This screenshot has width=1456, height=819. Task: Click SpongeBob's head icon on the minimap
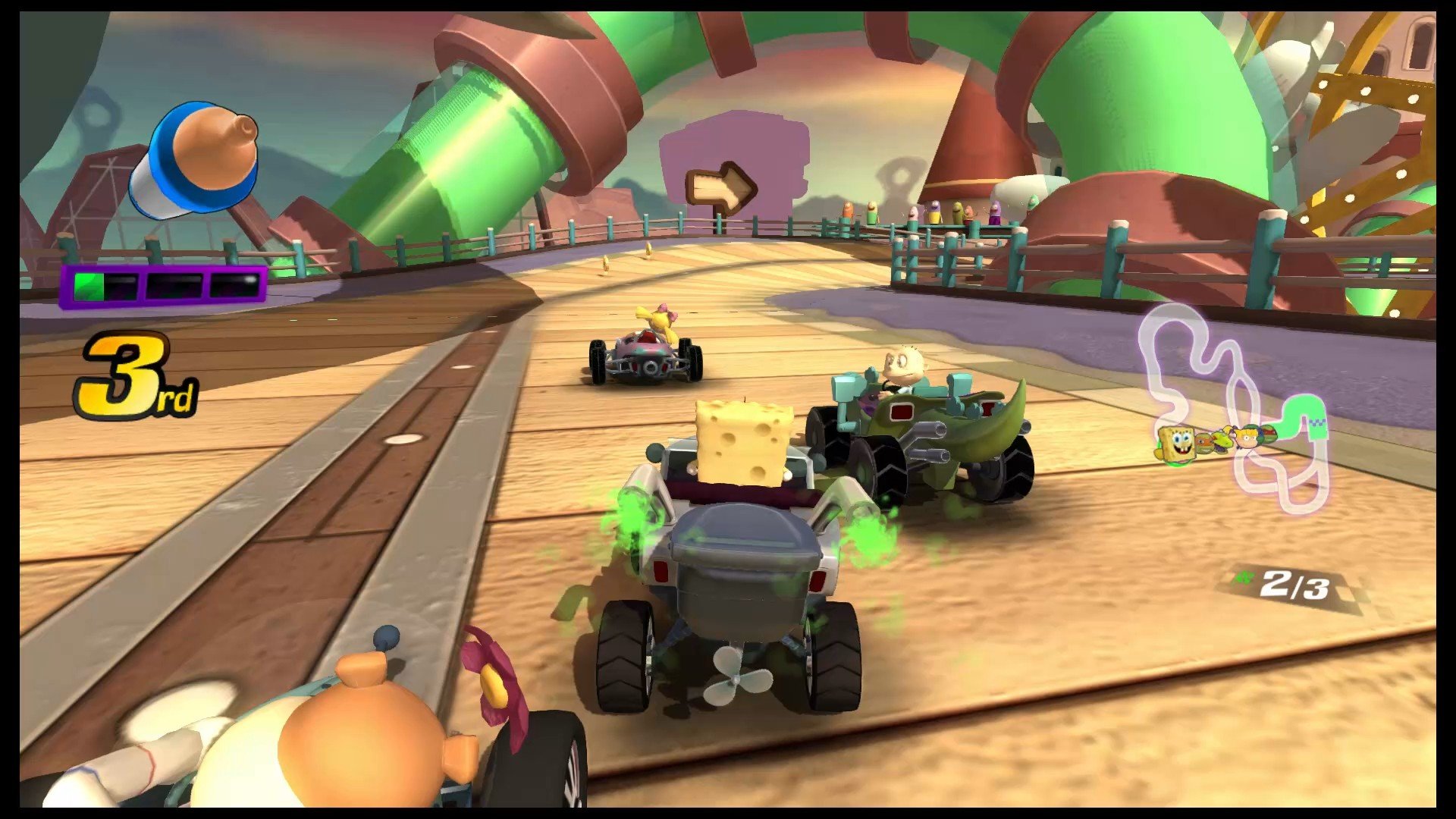1178,444
